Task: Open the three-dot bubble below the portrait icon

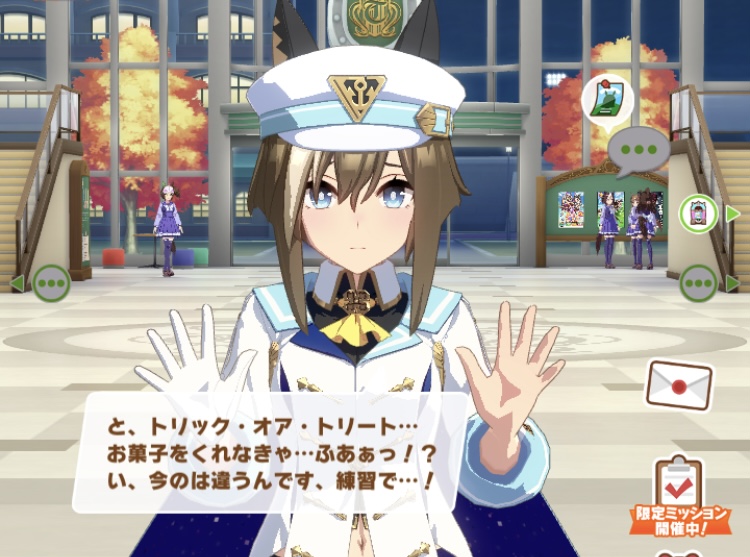Action: 699,283
